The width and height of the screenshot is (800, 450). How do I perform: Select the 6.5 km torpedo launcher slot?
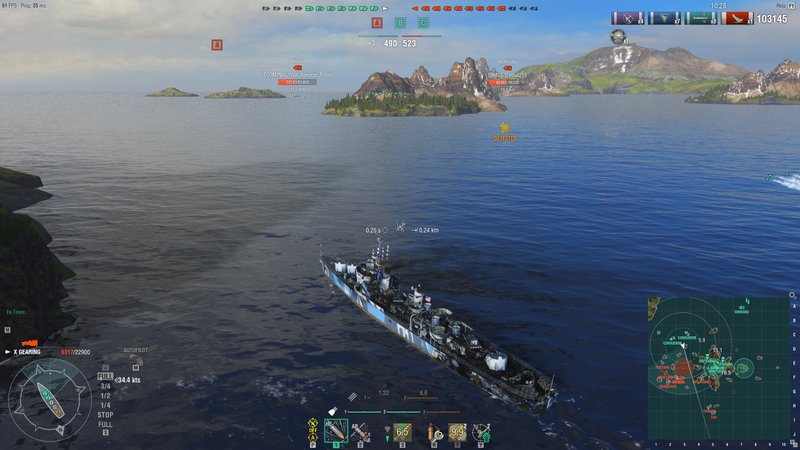[402, 431]
